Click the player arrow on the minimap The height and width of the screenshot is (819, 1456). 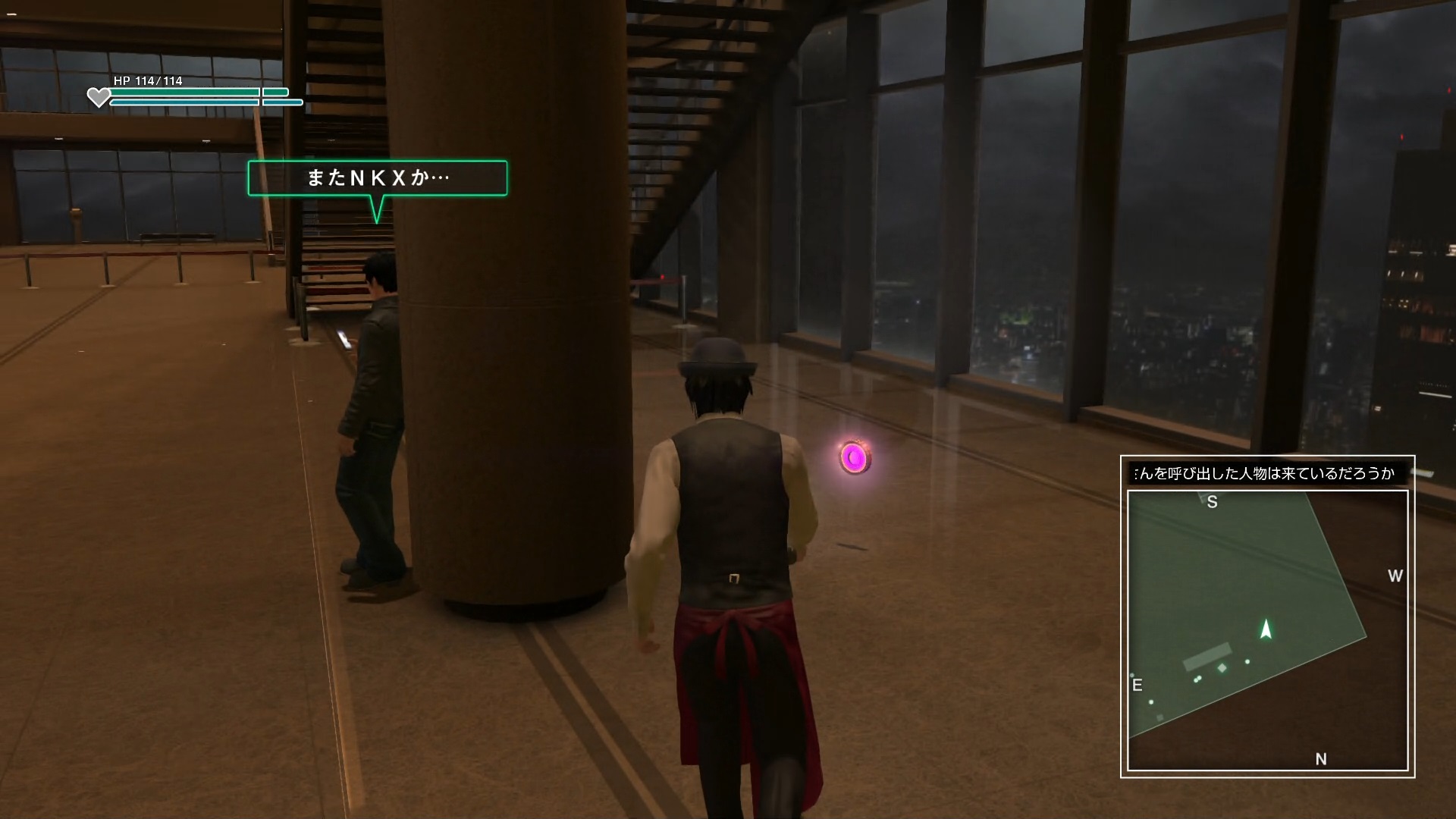[x=1265, y=629]
